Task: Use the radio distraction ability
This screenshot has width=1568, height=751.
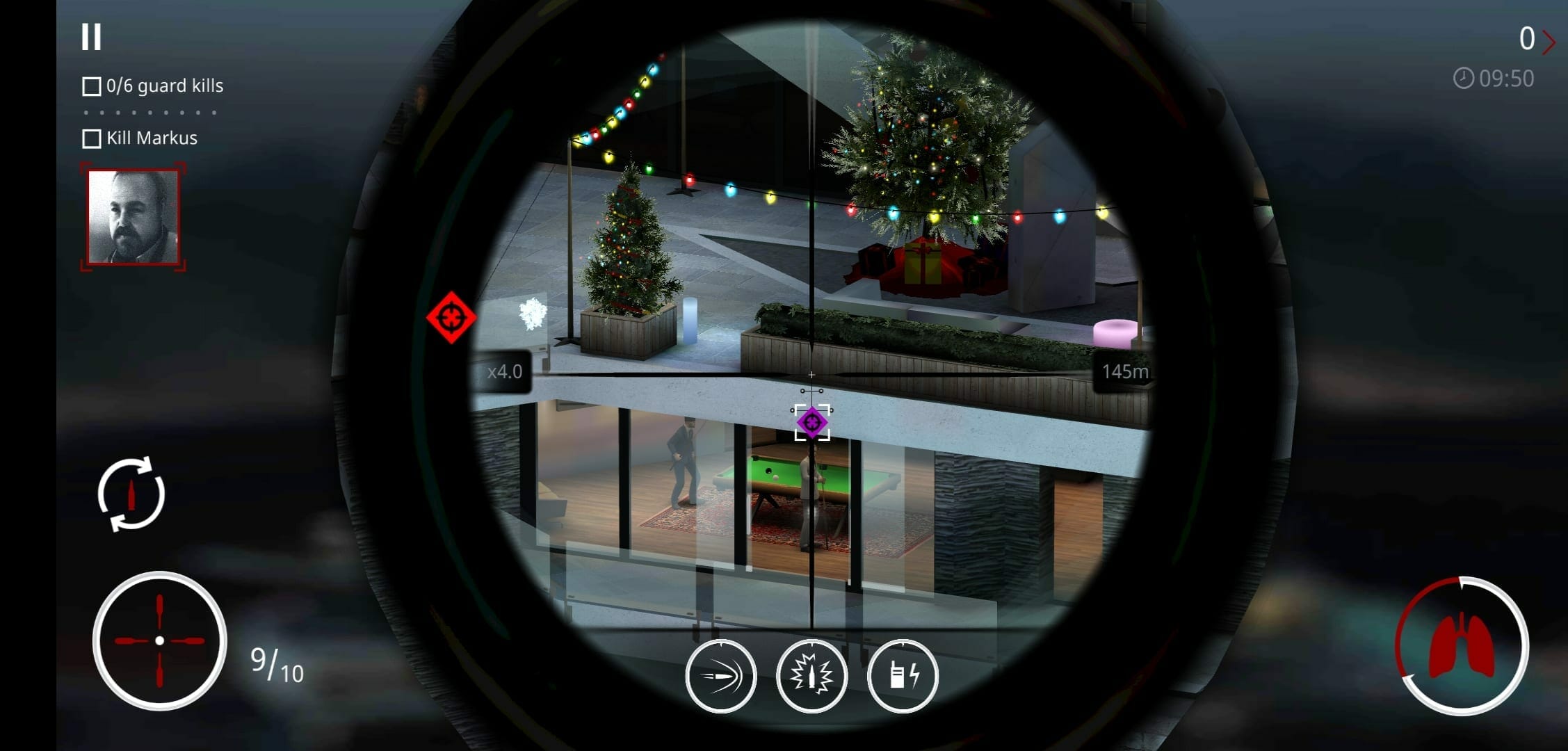Action: pyautogui.click(x=903, y=675)
